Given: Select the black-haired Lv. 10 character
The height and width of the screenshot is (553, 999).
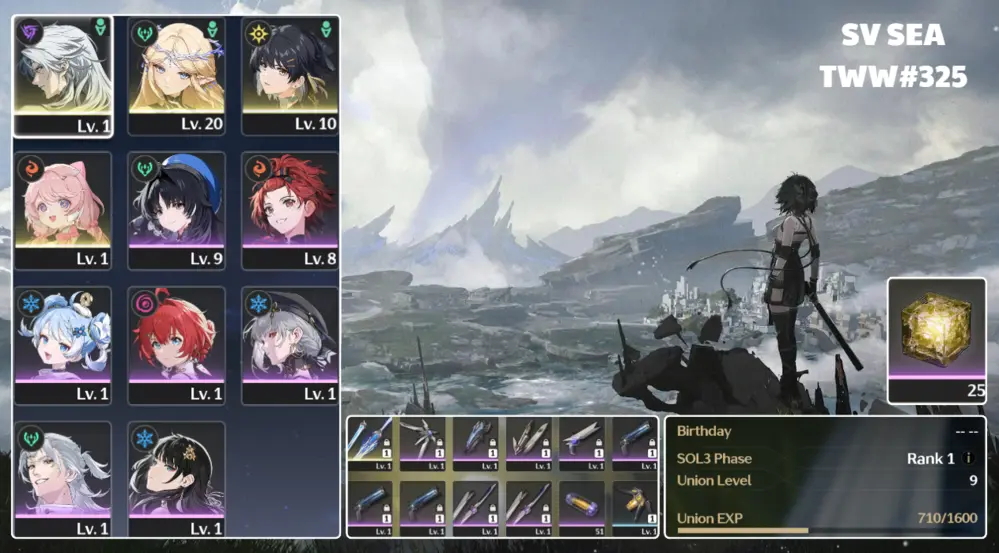Looking at the screenshot, I should (289, 75).
